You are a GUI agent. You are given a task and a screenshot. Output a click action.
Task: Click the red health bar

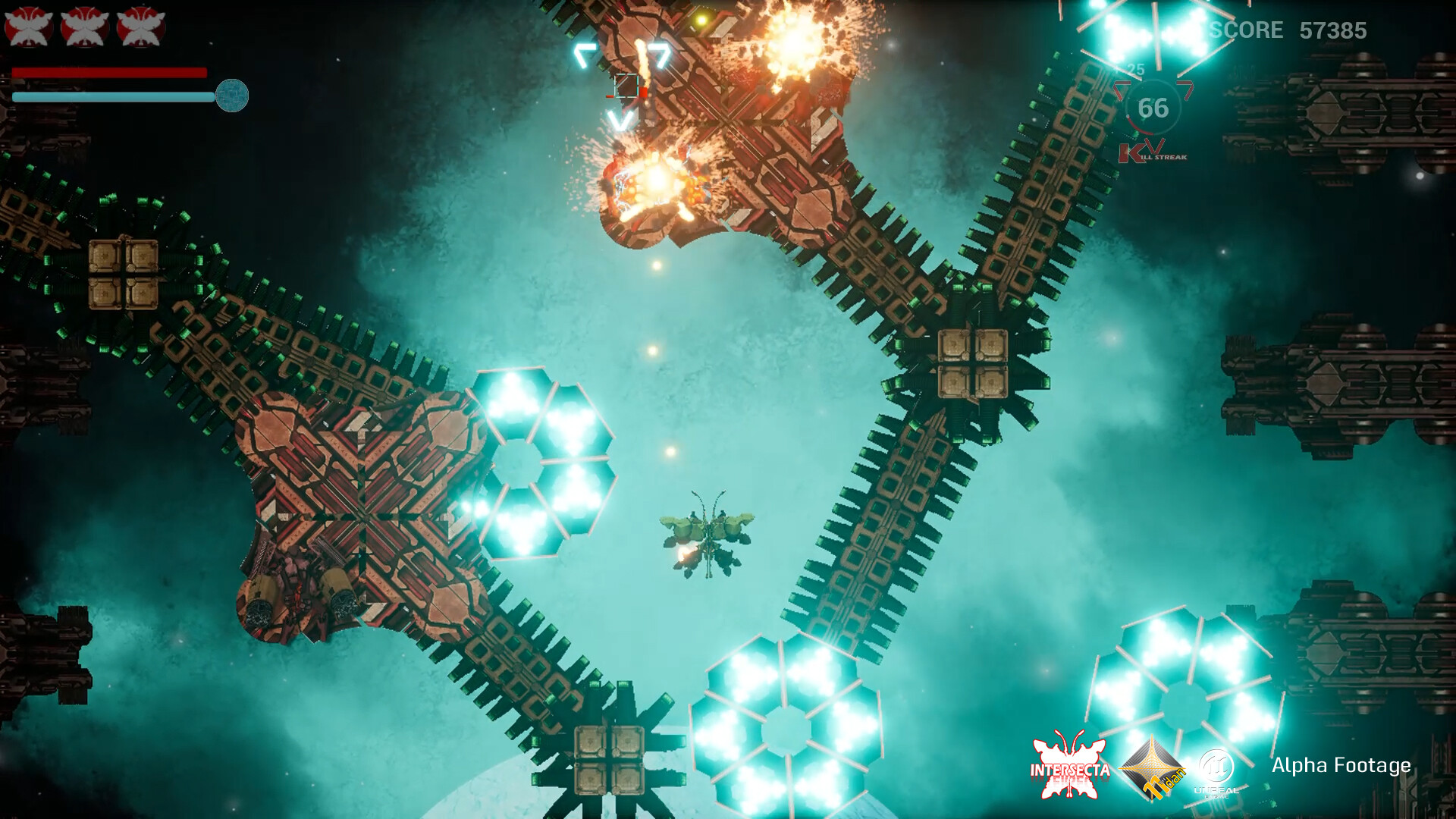point(110,71)
